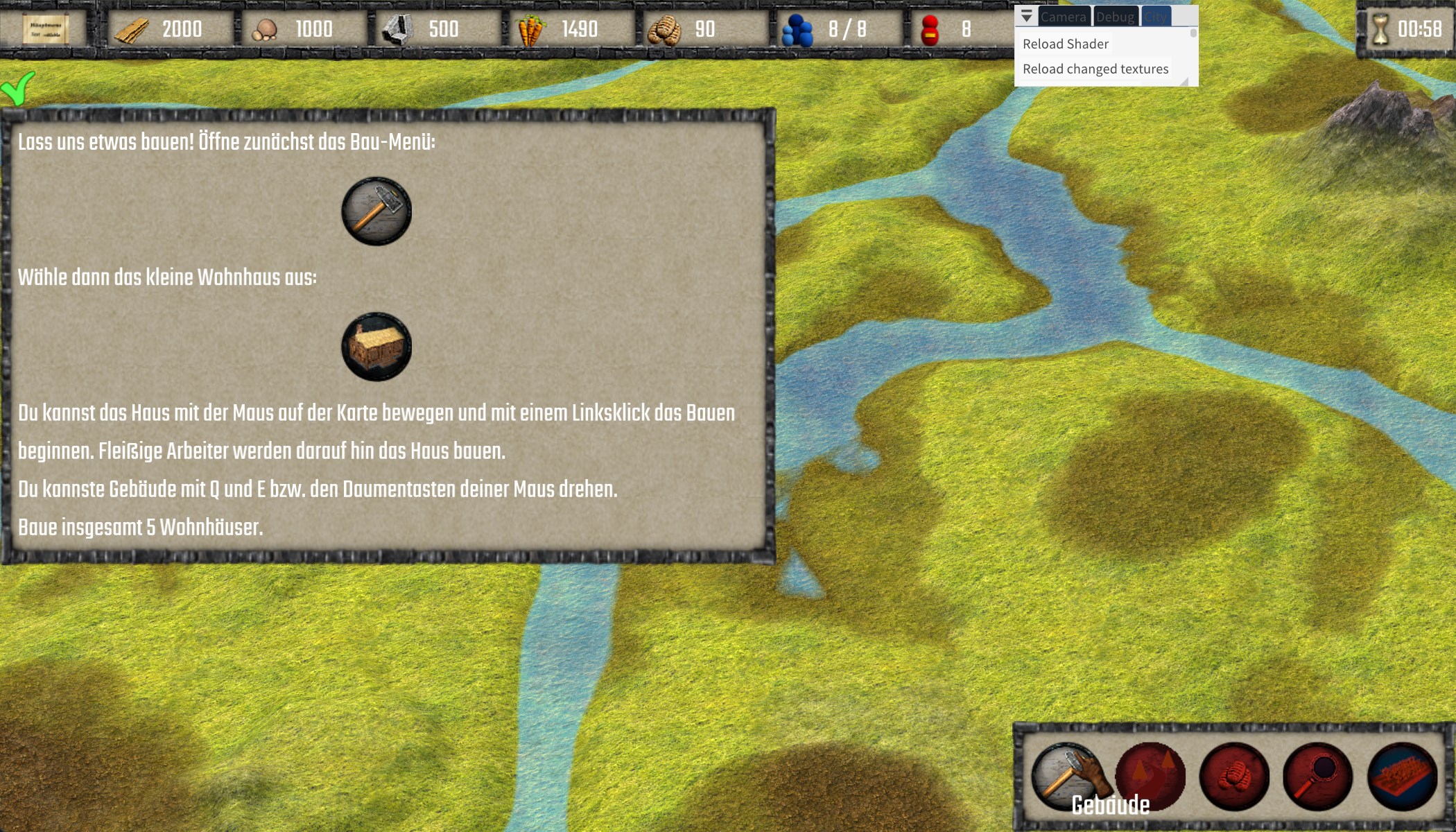Activate the magnifying glass tool
The height and width of the screenshot is (832, 1456).
[1317, 776]
